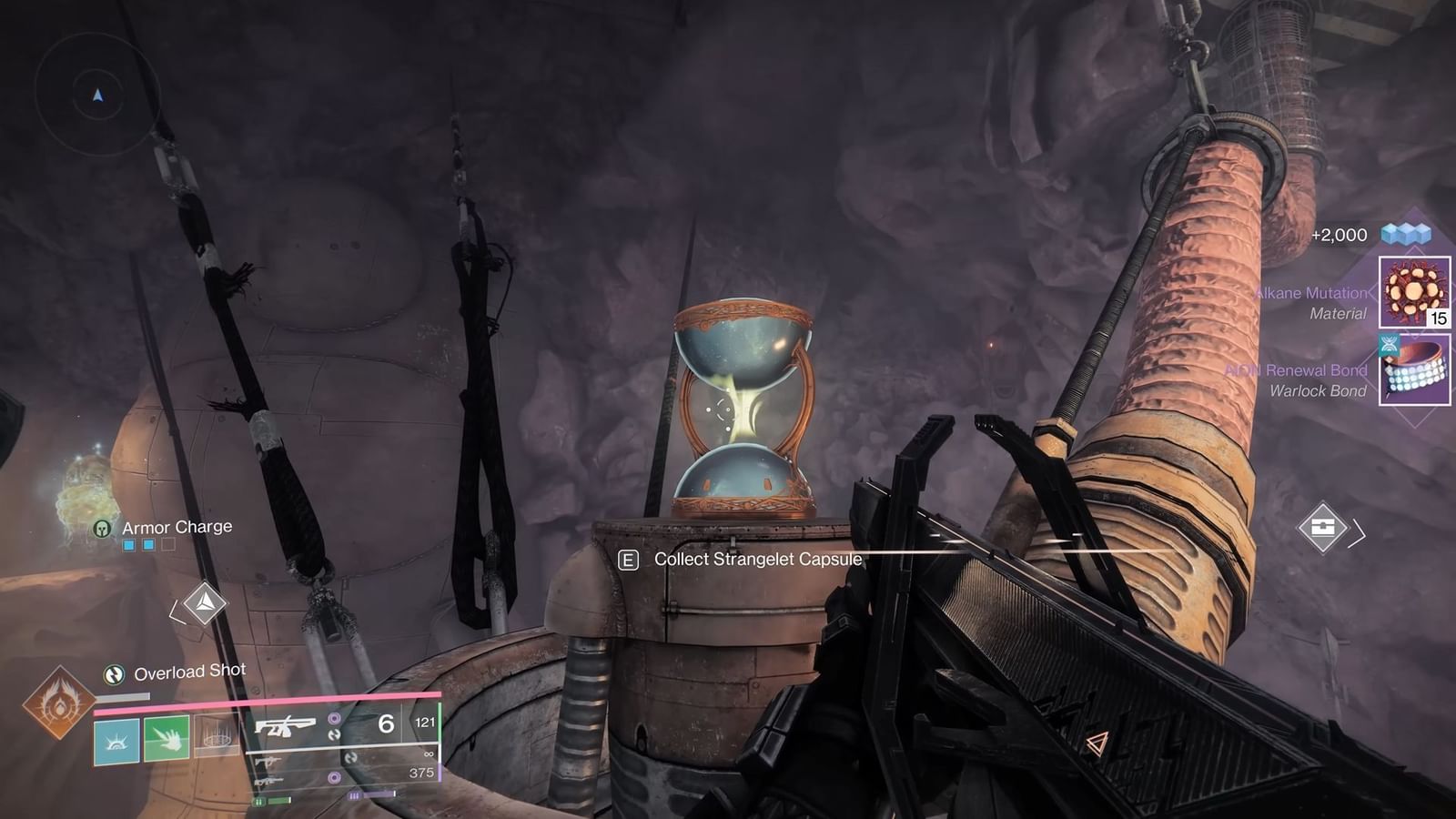The height and width of the screenshot is (819, 1456).
Task: Select the SMG icon in the secondary slot
Action: (266, 763)
